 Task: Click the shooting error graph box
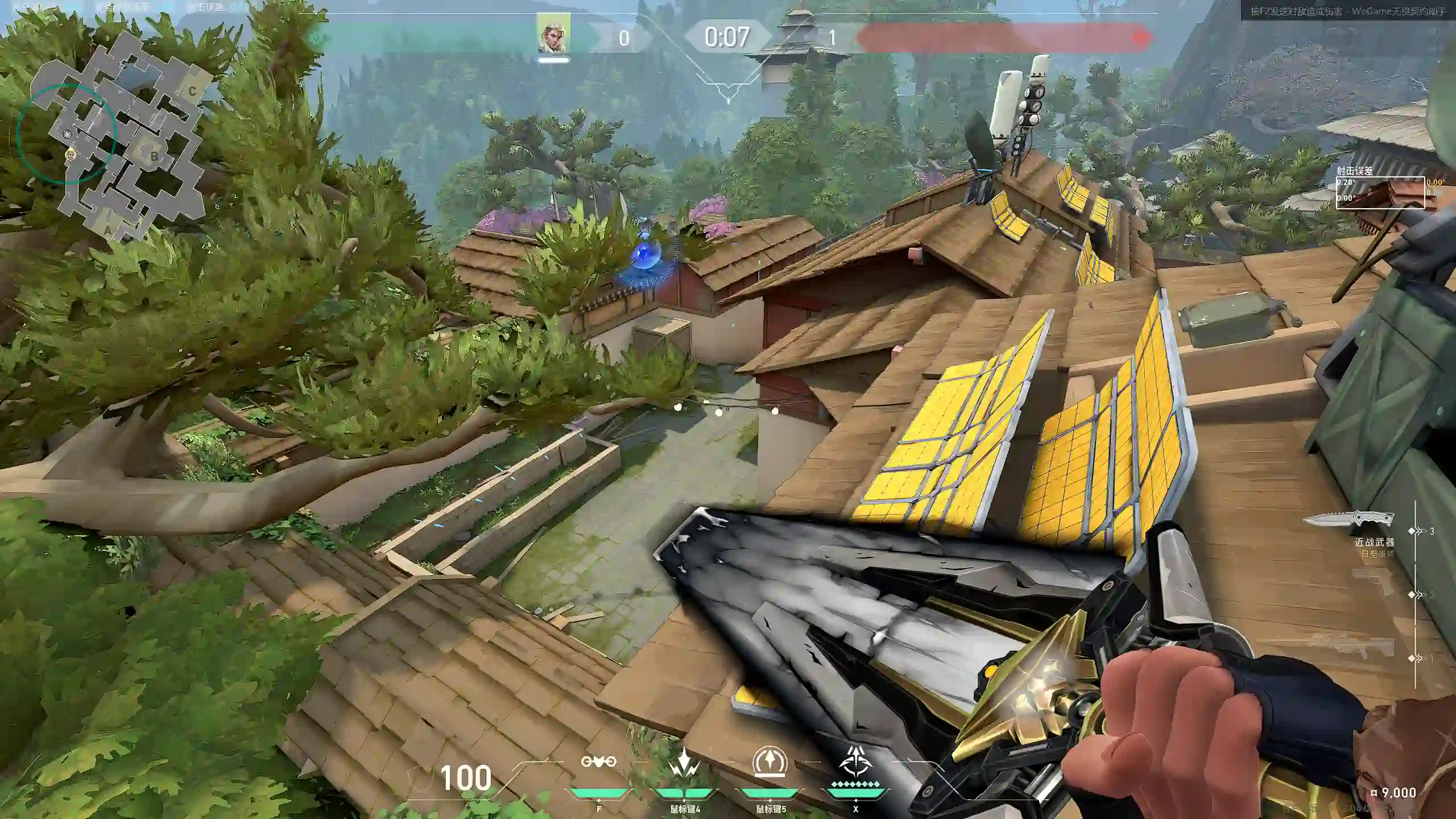click(1380, 193)
